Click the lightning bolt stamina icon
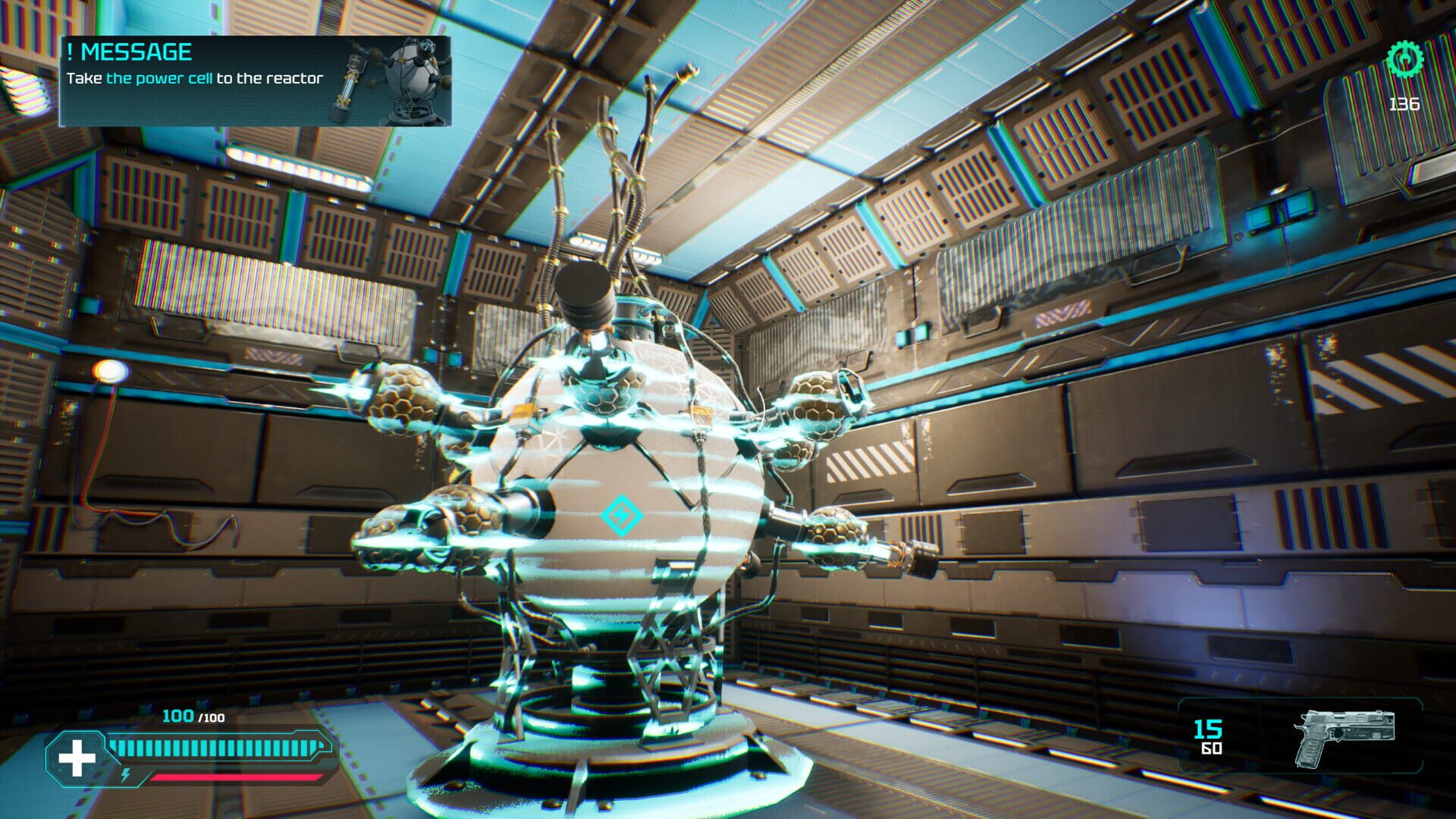This screenshot has width=1456, height=819. (125, 776)
